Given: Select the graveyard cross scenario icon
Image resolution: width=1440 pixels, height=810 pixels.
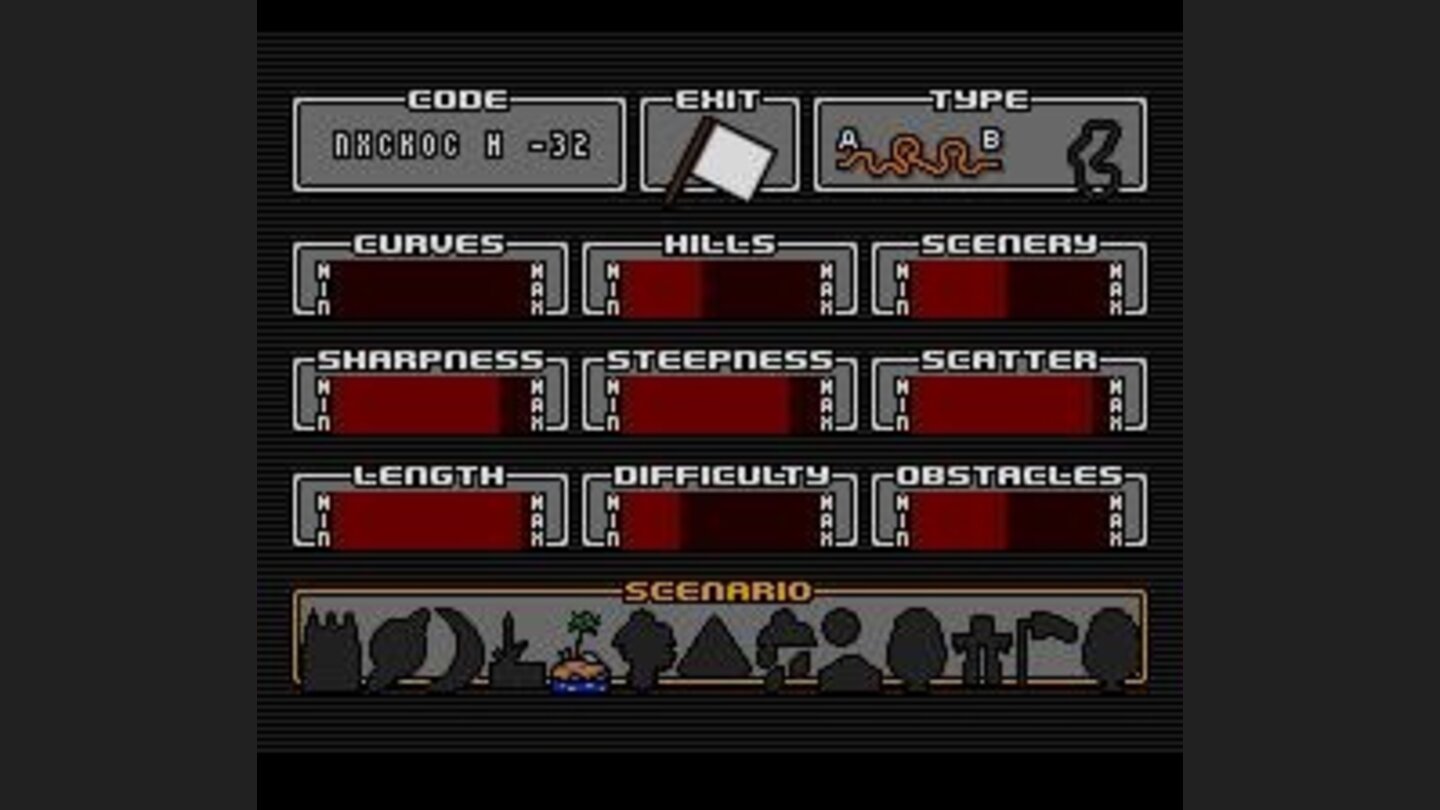Looking at the screenshot, I should tap(982, 650).
